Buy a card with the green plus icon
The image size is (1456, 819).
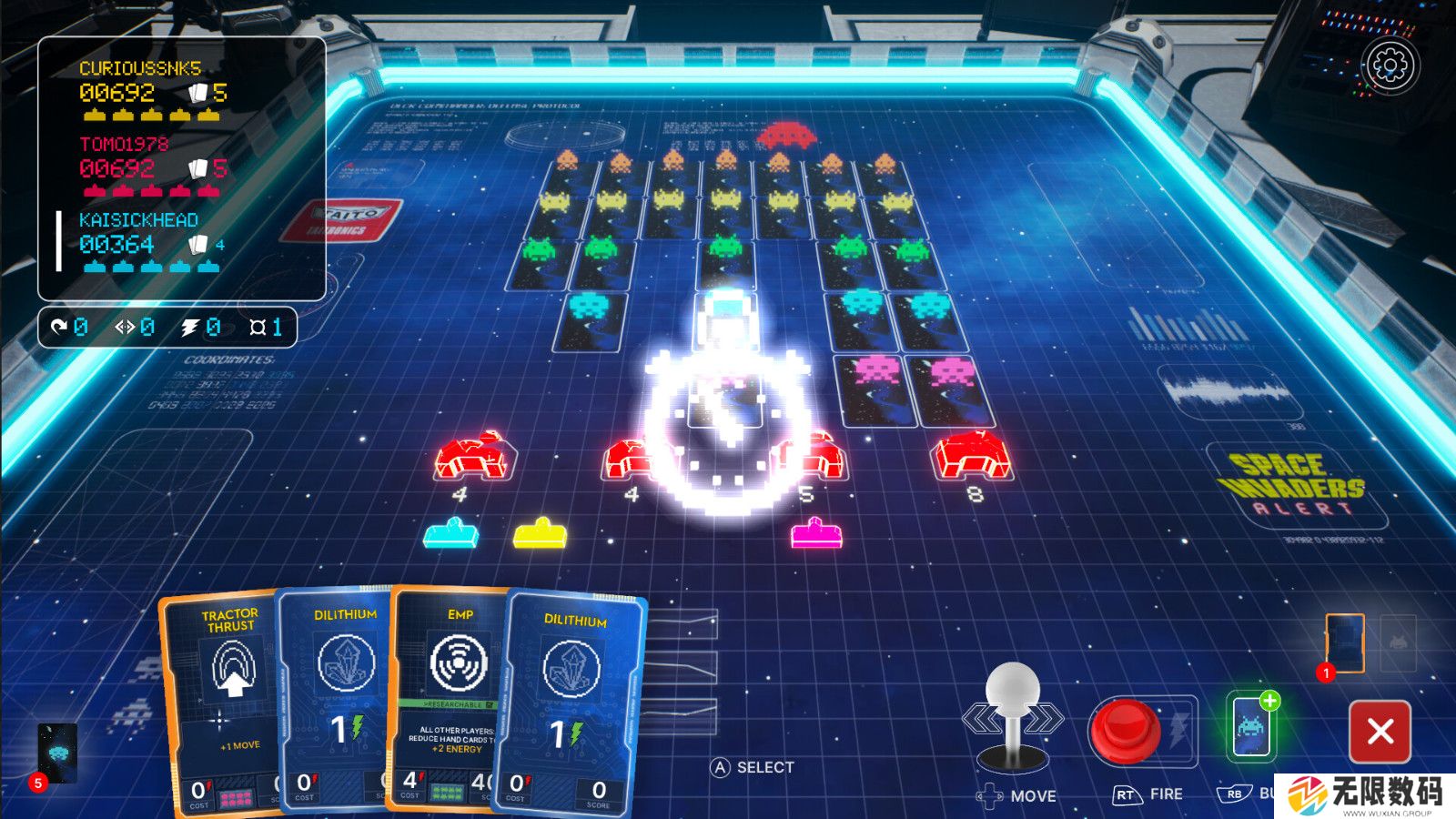click(1252, 727)
